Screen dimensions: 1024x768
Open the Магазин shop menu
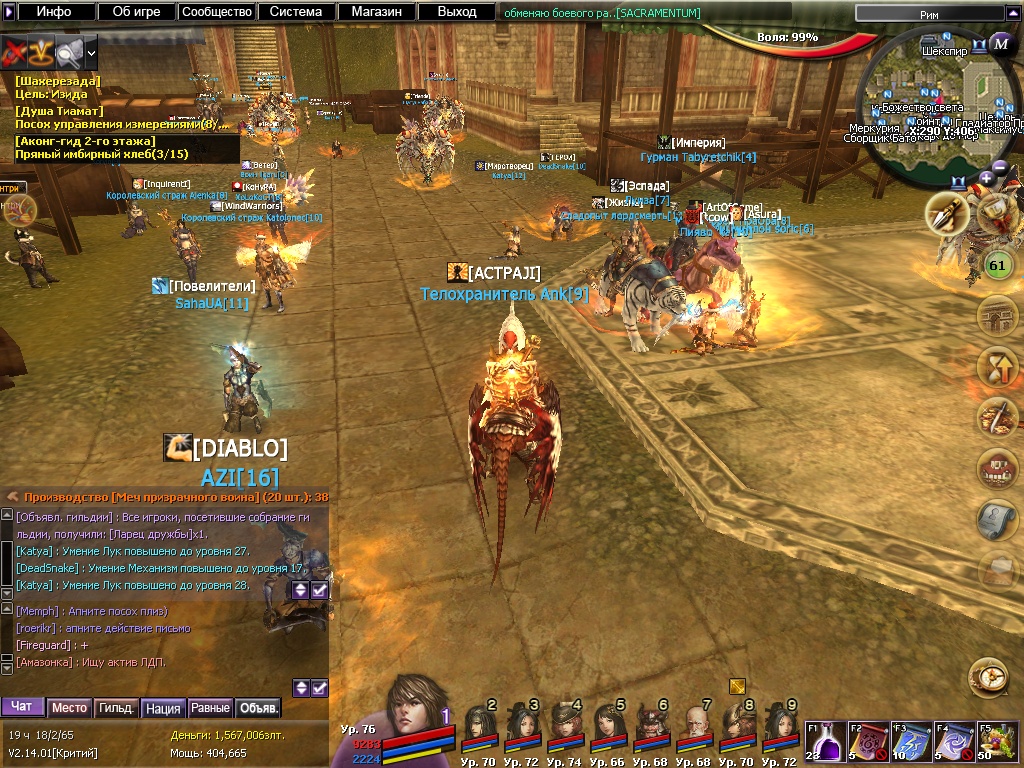[376, 12]
